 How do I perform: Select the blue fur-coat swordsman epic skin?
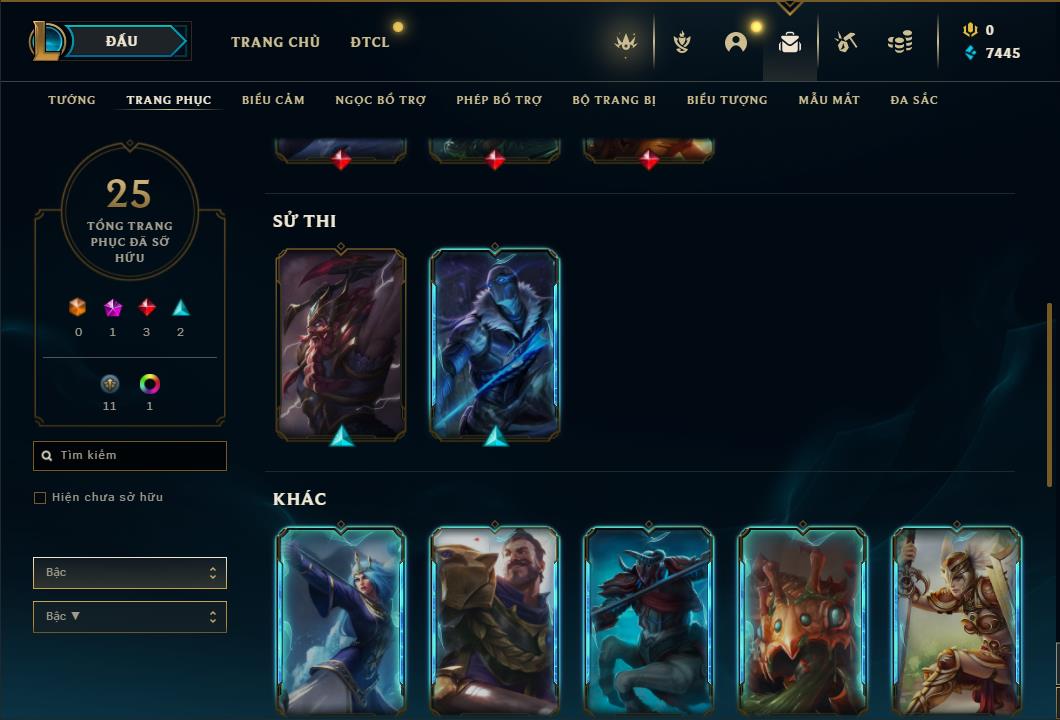[495, 343]
